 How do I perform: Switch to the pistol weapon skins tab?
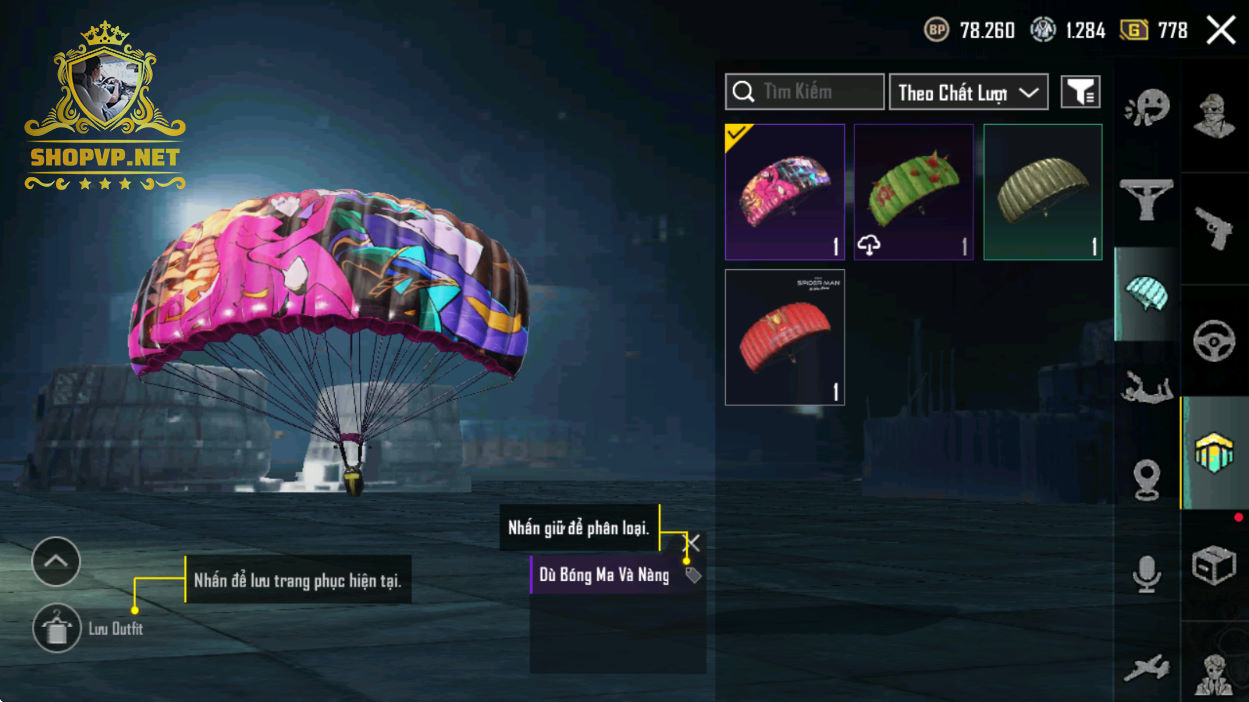coord(1214,229)
